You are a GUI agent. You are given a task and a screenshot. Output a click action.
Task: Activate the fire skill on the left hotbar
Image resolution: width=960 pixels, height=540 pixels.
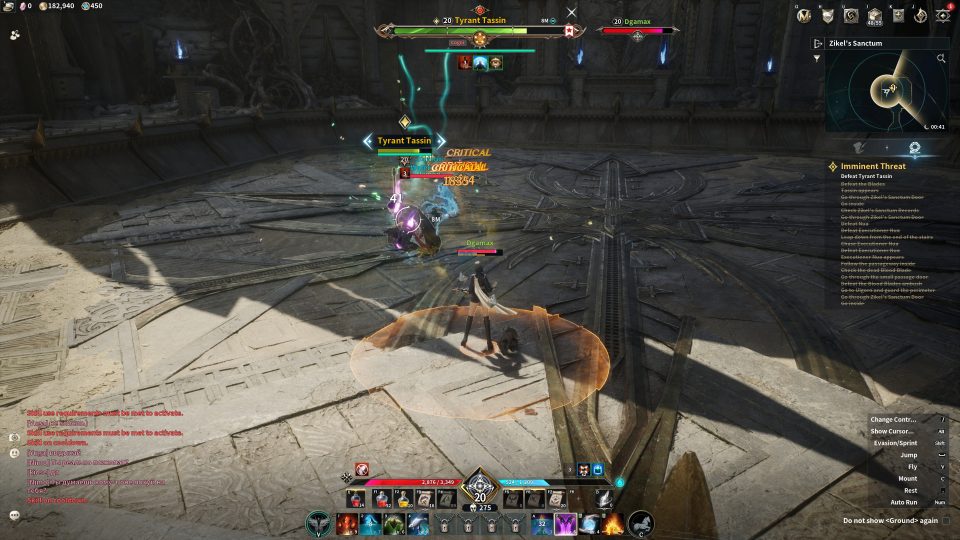pos(347,523)
